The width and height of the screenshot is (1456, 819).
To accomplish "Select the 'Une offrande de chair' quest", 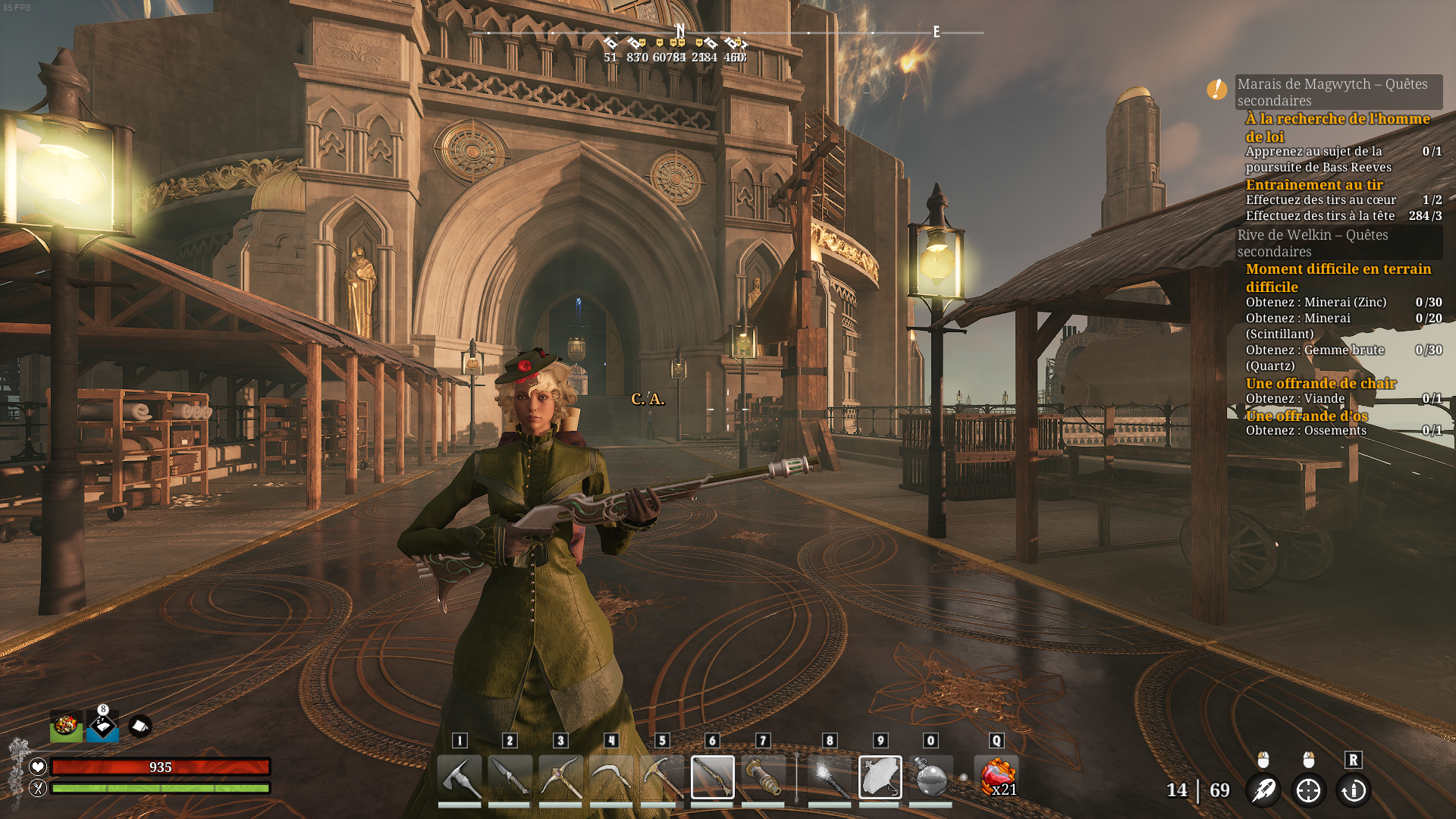I will 1320,384.
